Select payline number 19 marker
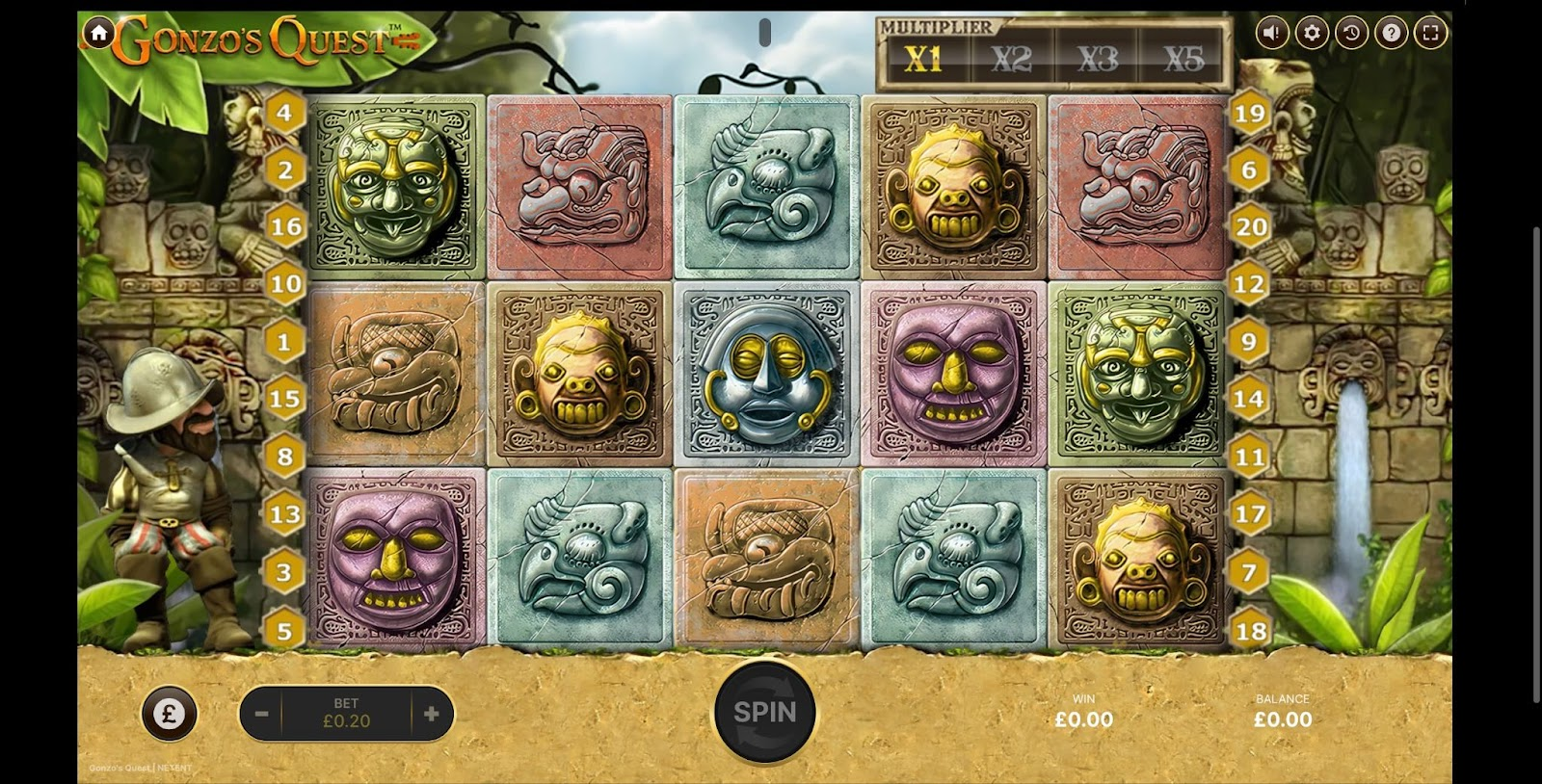Screen dimensions: 1542x784 pyautogui.click(x=1250, y=114)
